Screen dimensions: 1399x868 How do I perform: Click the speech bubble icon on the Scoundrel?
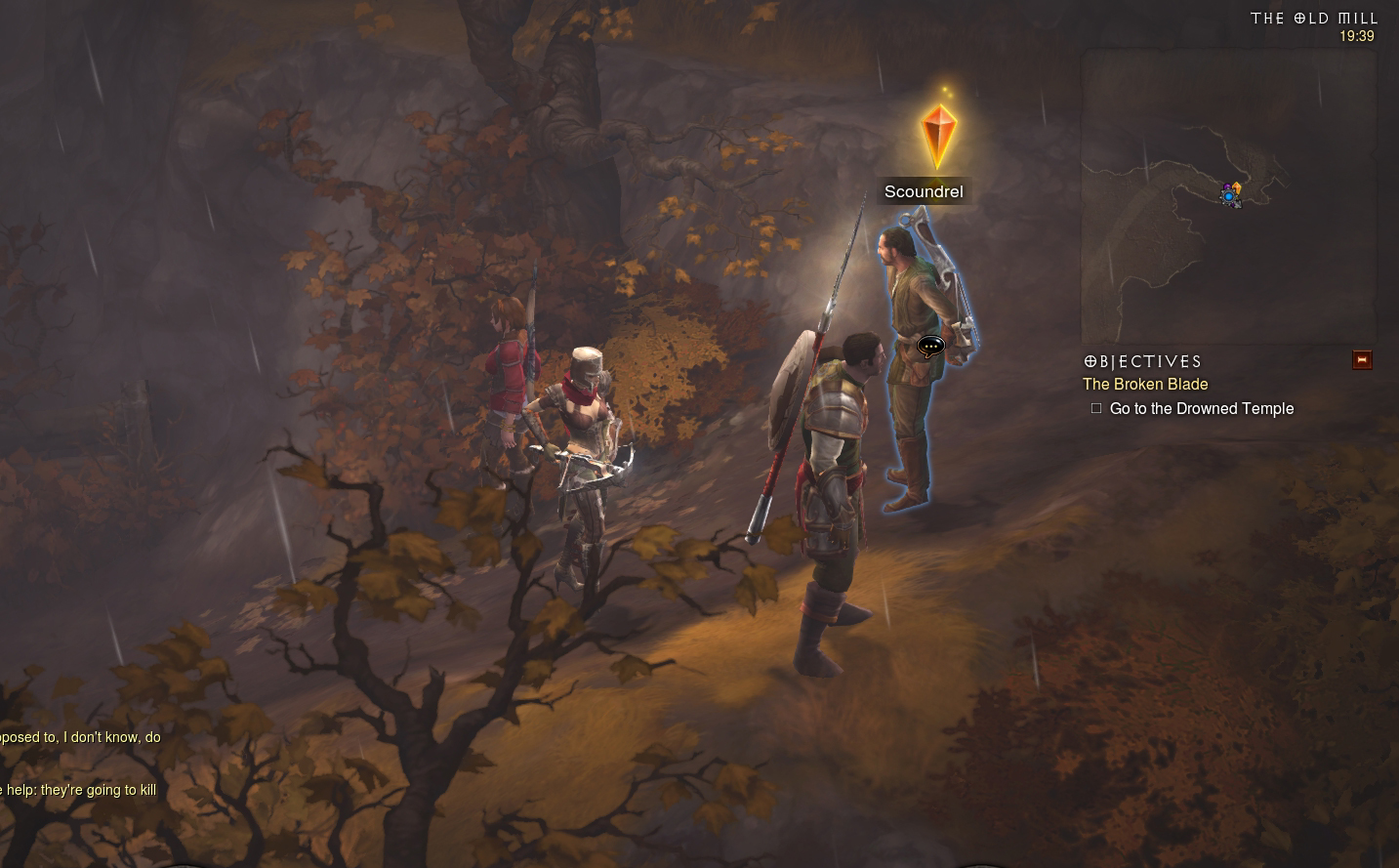coord(931,346)
